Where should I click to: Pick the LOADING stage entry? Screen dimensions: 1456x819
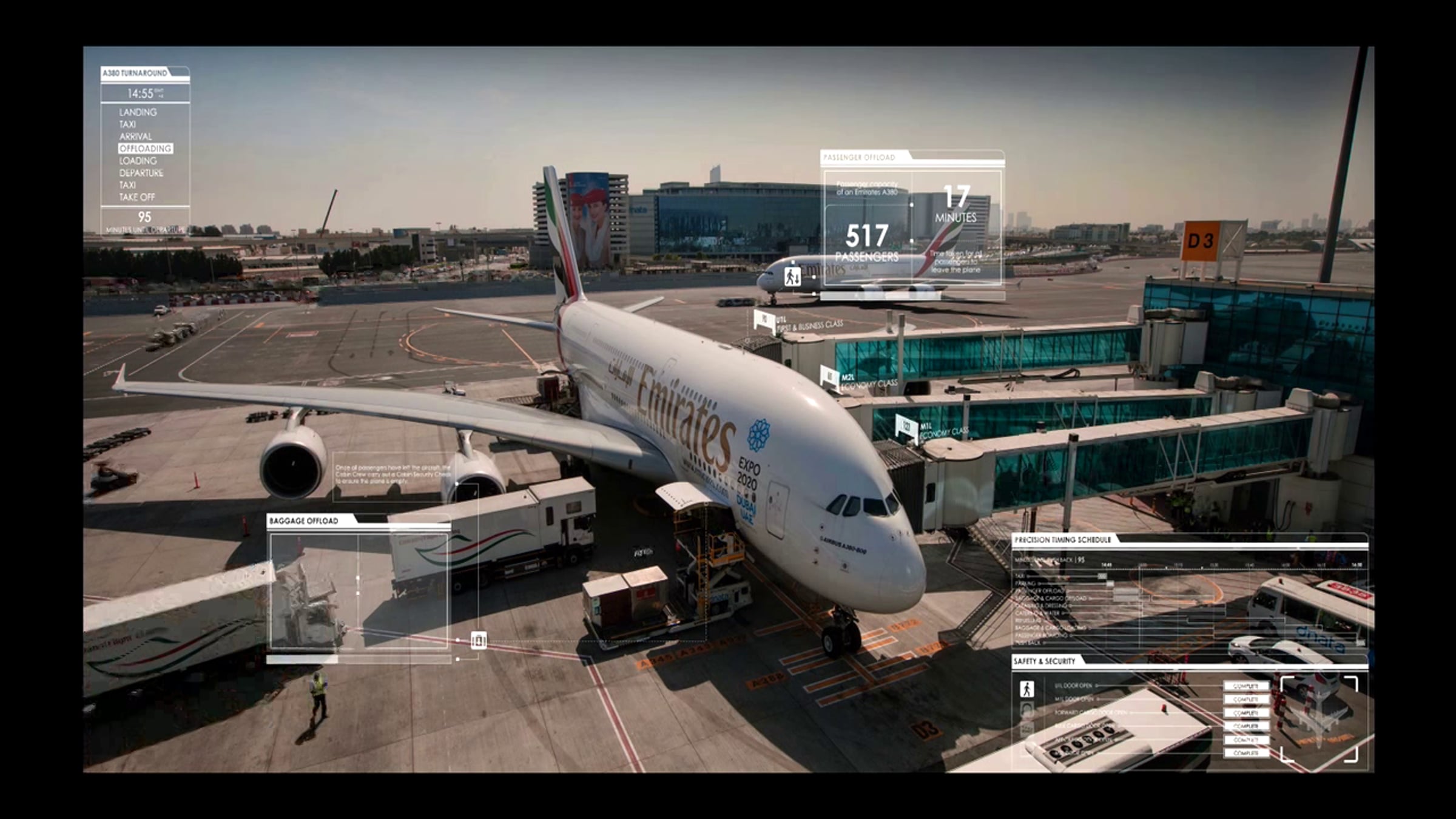(138, 161)
